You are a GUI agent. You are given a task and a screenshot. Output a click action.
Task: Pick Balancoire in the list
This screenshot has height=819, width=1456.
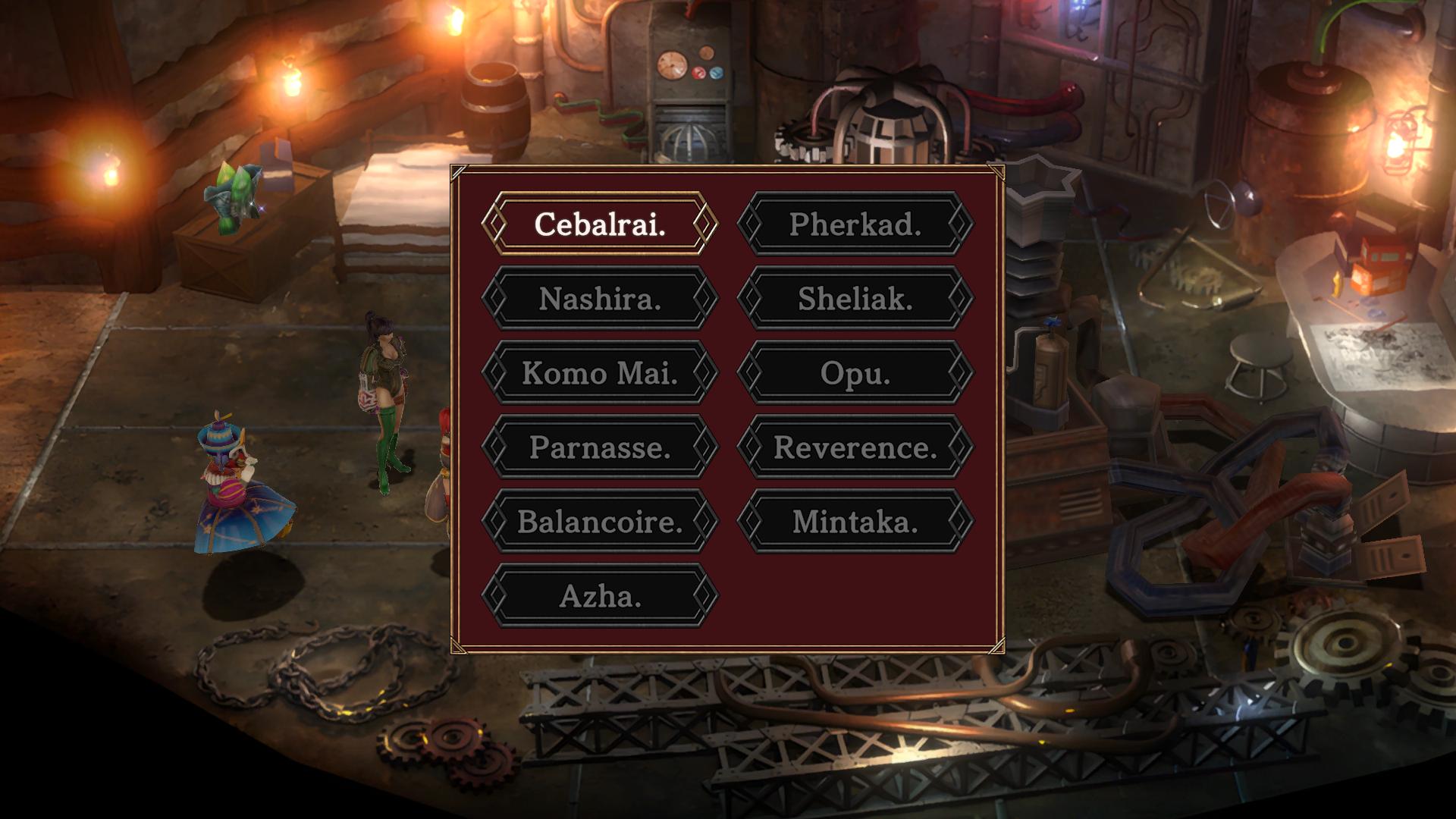(599, 521)
